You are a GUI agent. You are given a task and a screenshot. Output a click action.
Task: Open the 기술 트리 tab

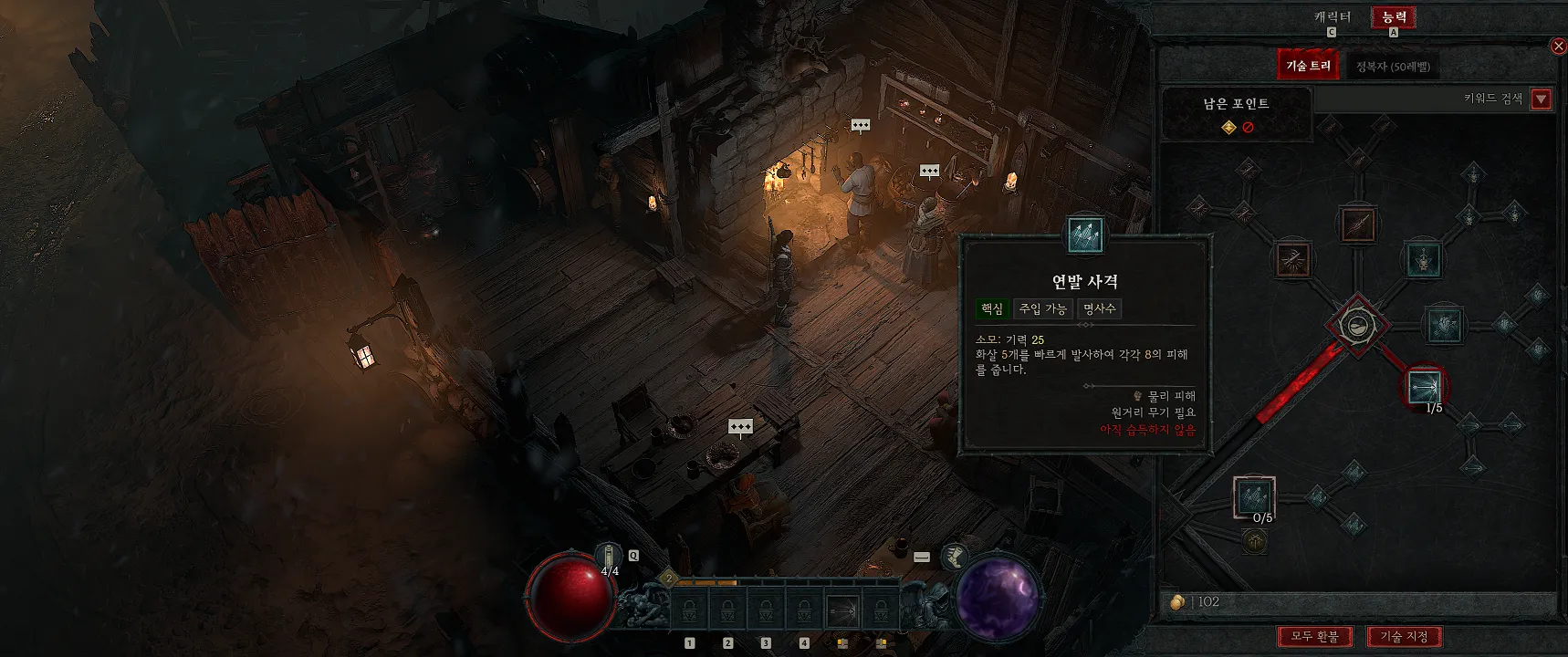pyautogui.click(x=1308, y=66)
